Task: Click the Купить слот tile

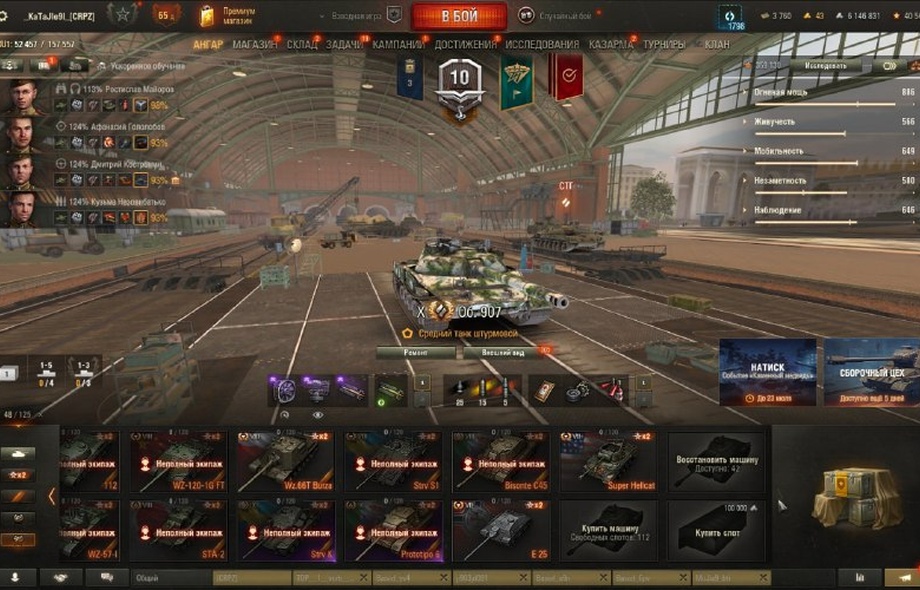Action: (717, 531)
